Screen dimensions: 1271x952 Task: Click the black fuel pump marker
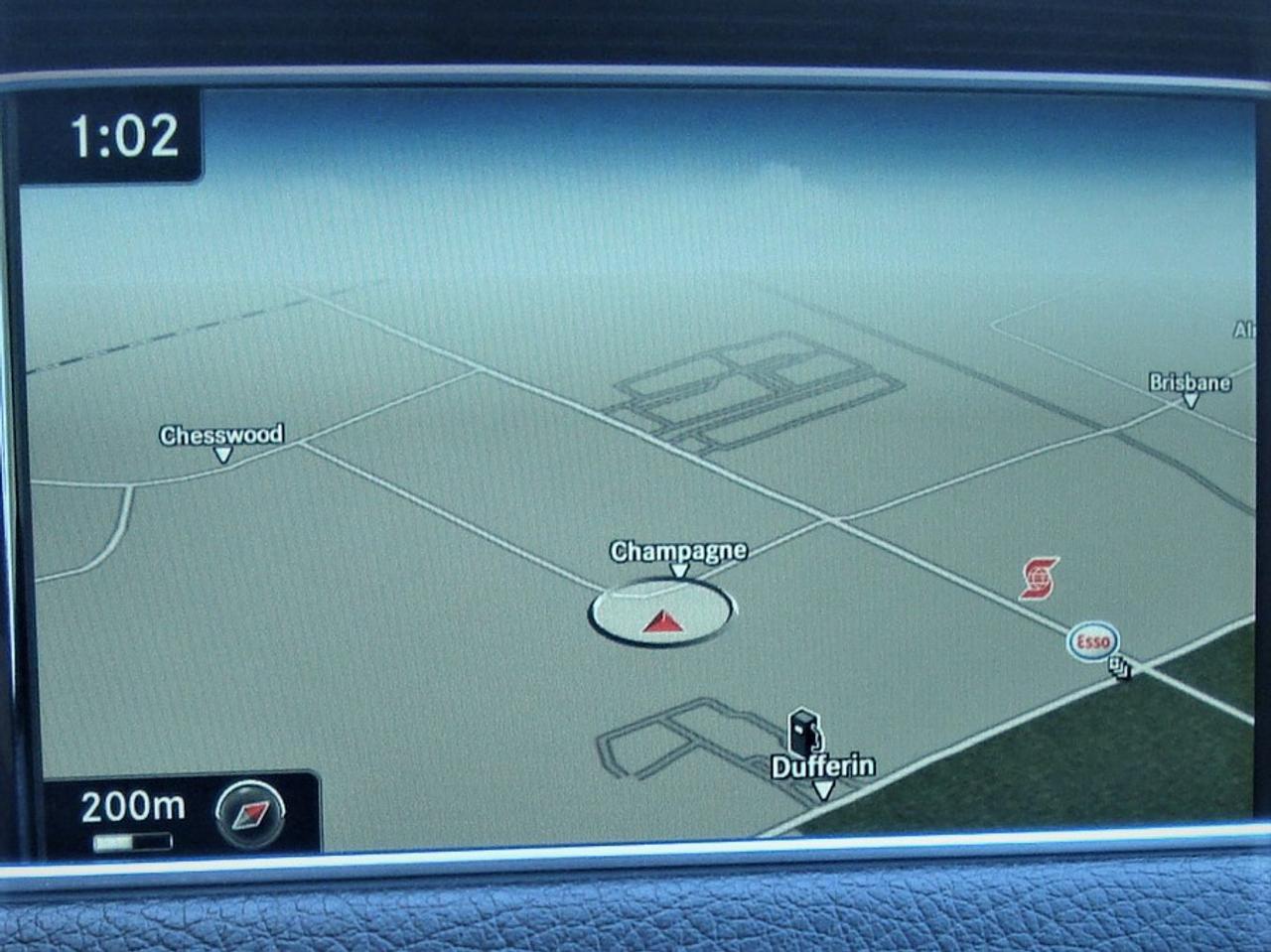click(803, 733)
